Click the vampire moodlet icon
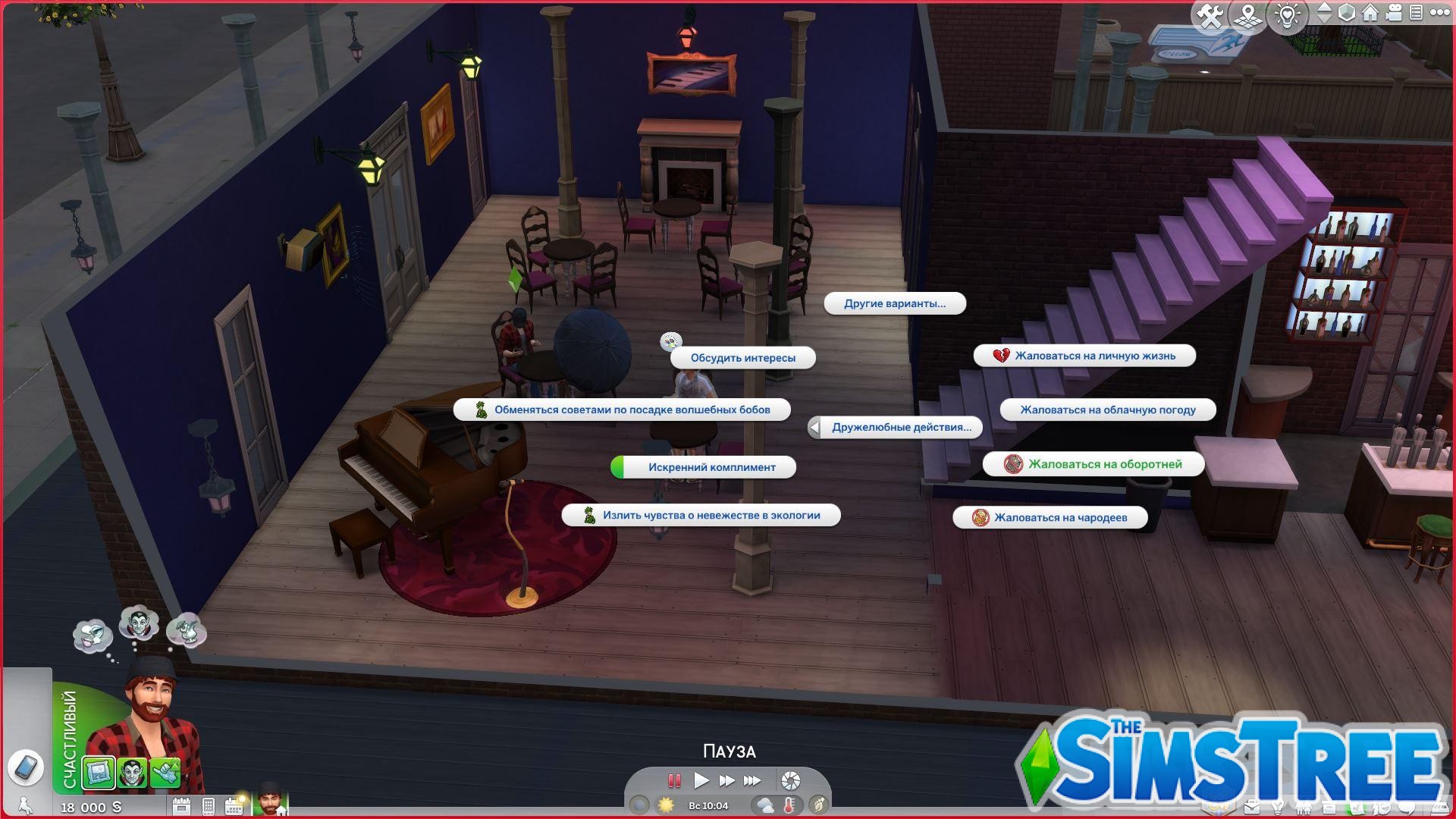This screenshot has height=819, width=1456. (132, 773)
